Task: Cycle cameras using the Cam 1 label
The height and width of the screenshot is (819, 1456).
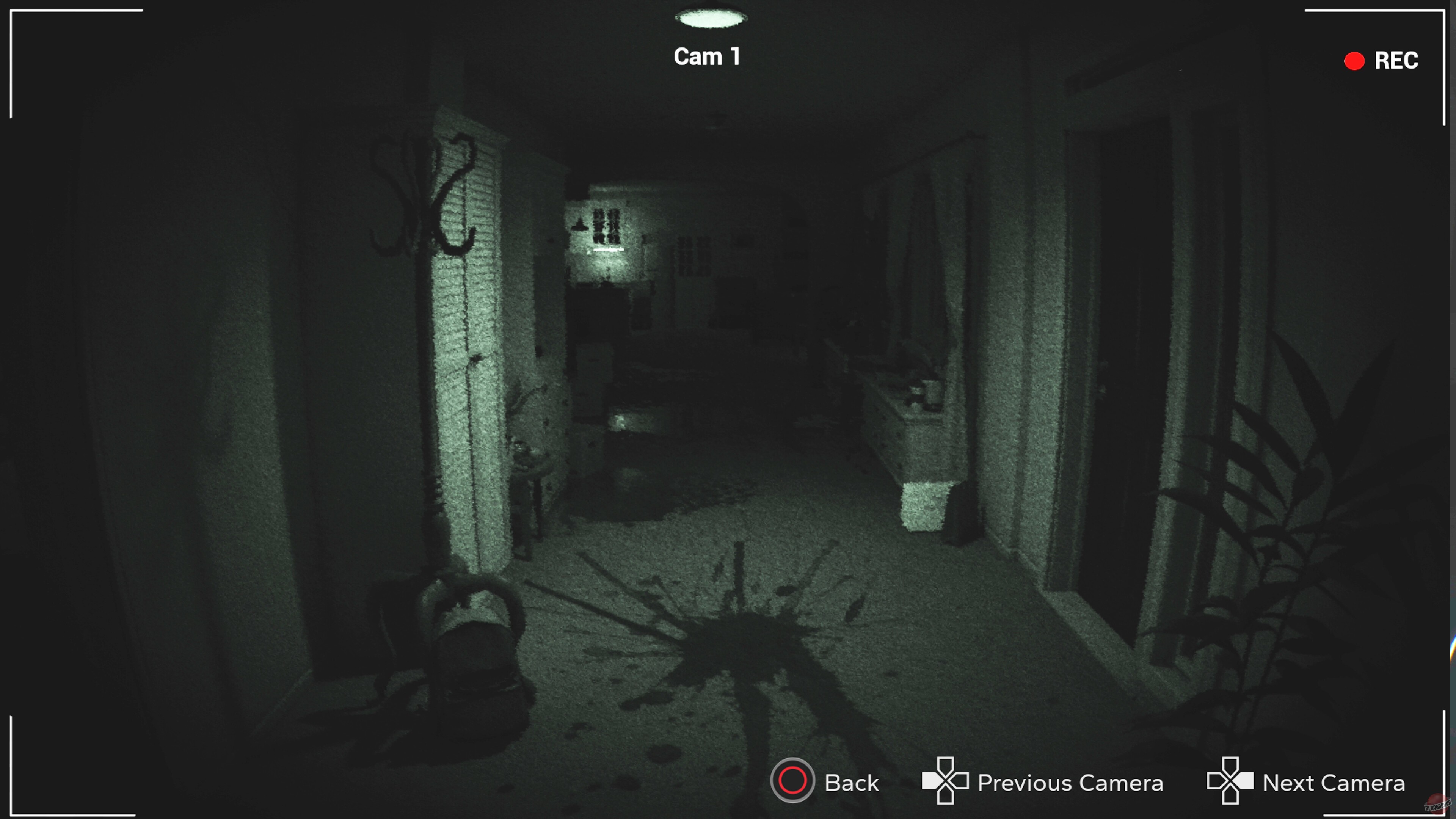Action: click(x=706, y=56)
